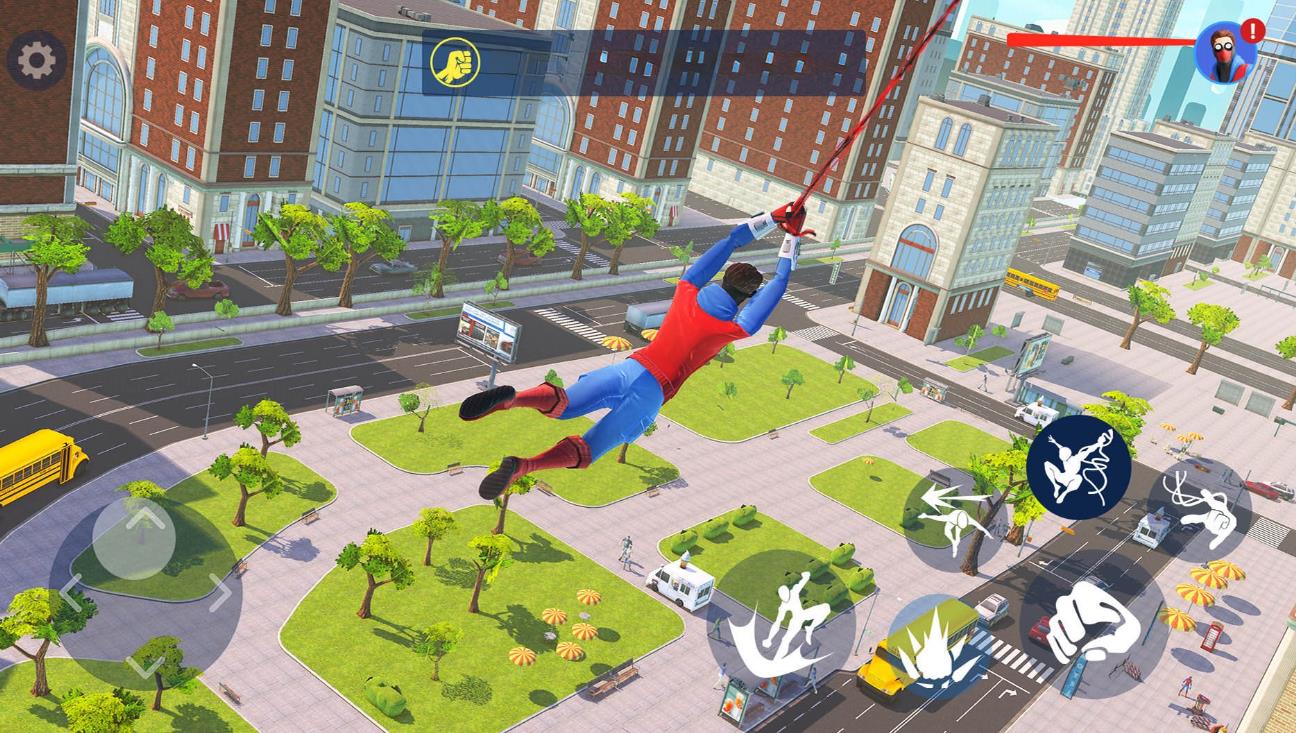Select the masked hero portrait
This screenshot has height=733, width=1296.
pyautogui.click(x=1225, y=52)
